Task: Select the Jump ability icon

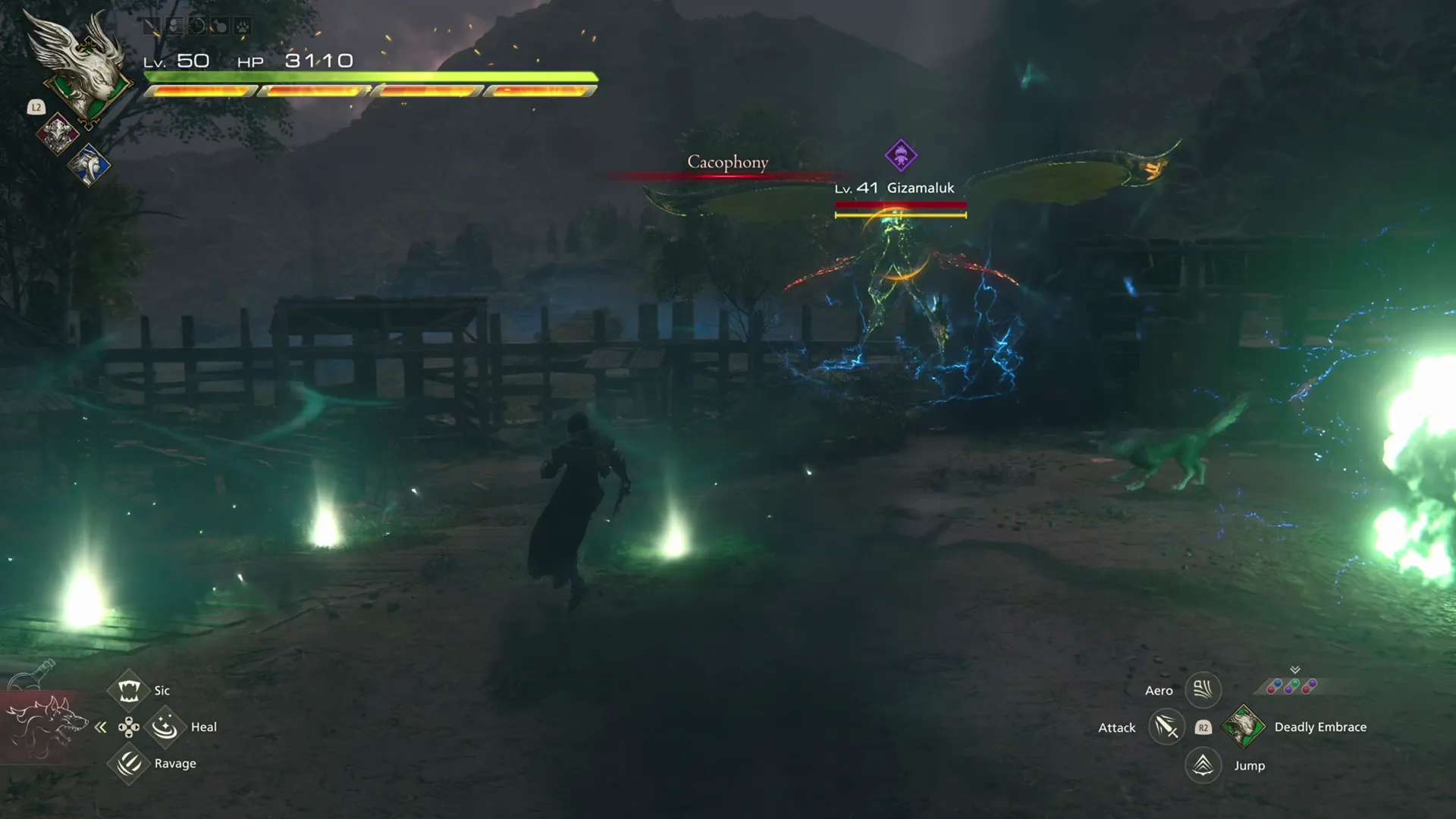Action: pyautogui.click(x=1203, y=765)
